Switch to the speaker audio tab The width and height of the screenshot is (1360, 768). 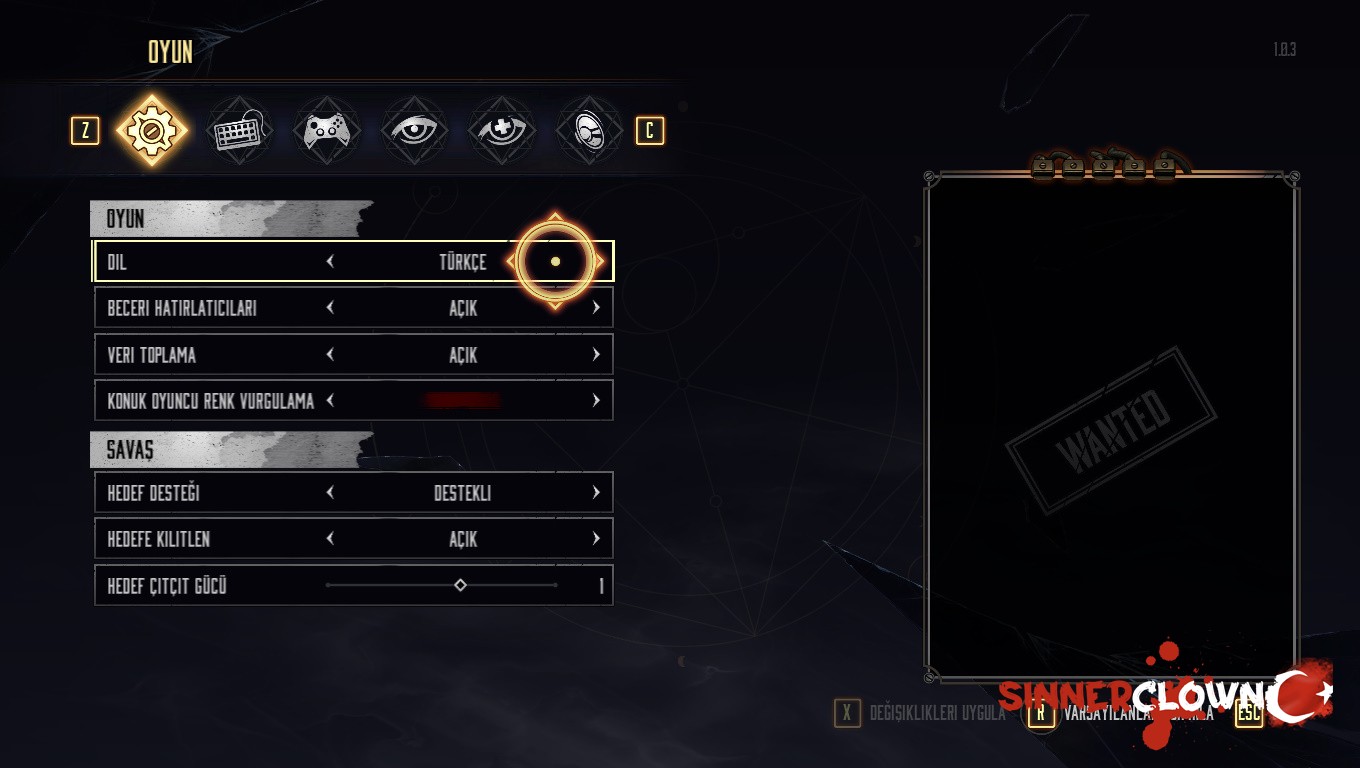pos(588,131)
